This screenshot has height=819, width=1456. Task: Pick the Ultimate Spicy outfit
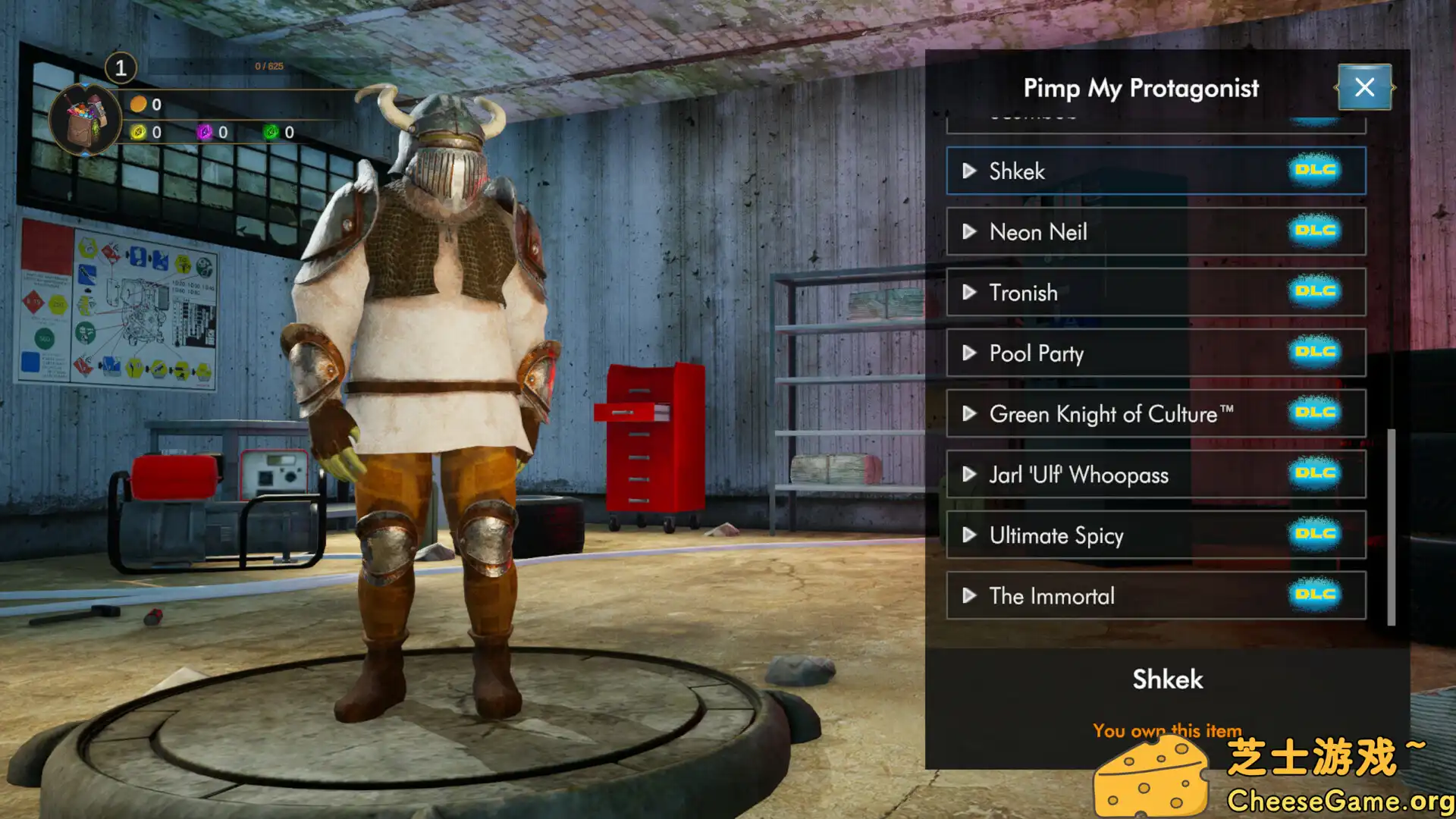tap(1155, 535)
